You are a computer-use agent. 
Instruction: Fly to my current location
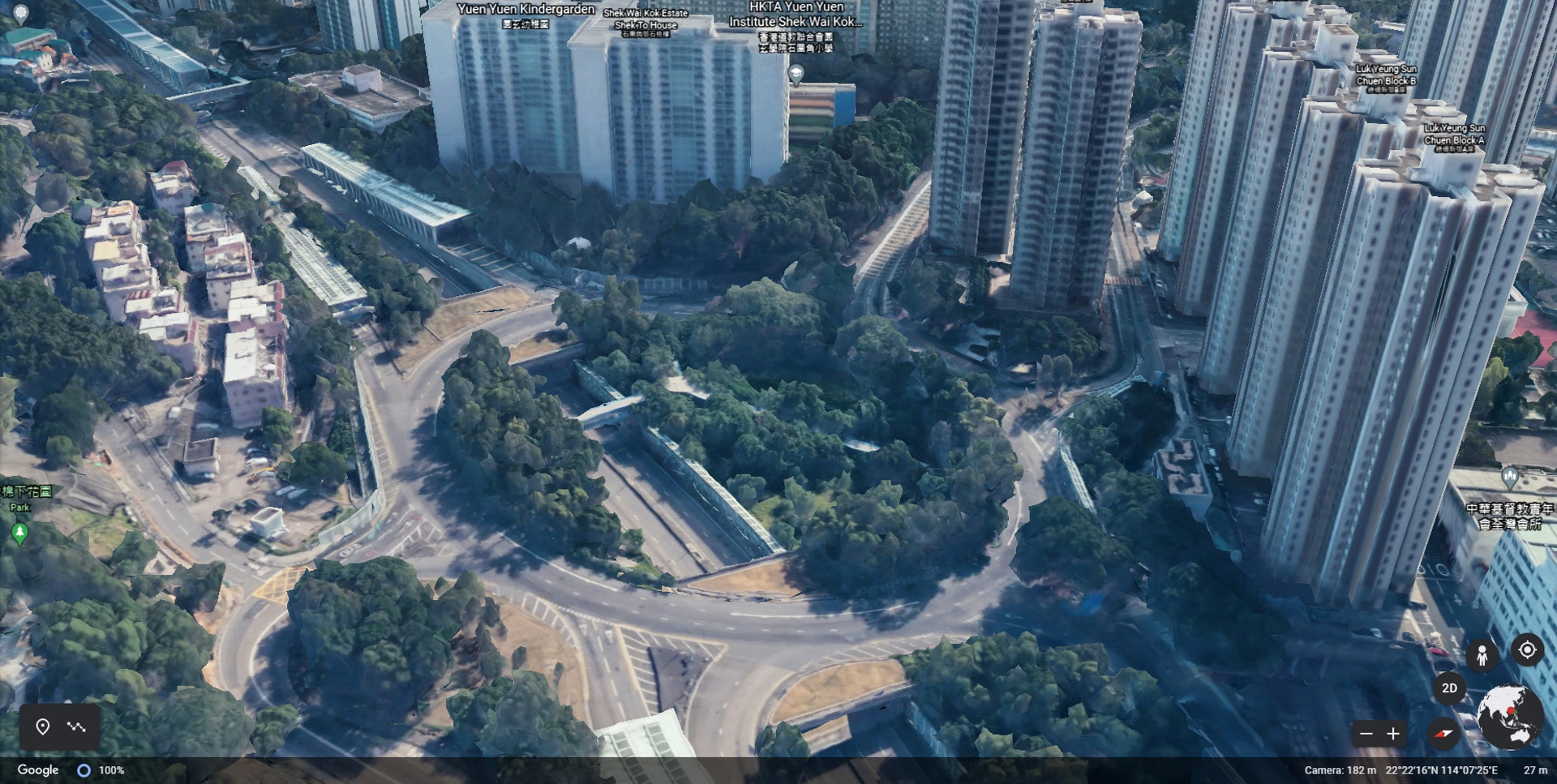(1527, 650)
